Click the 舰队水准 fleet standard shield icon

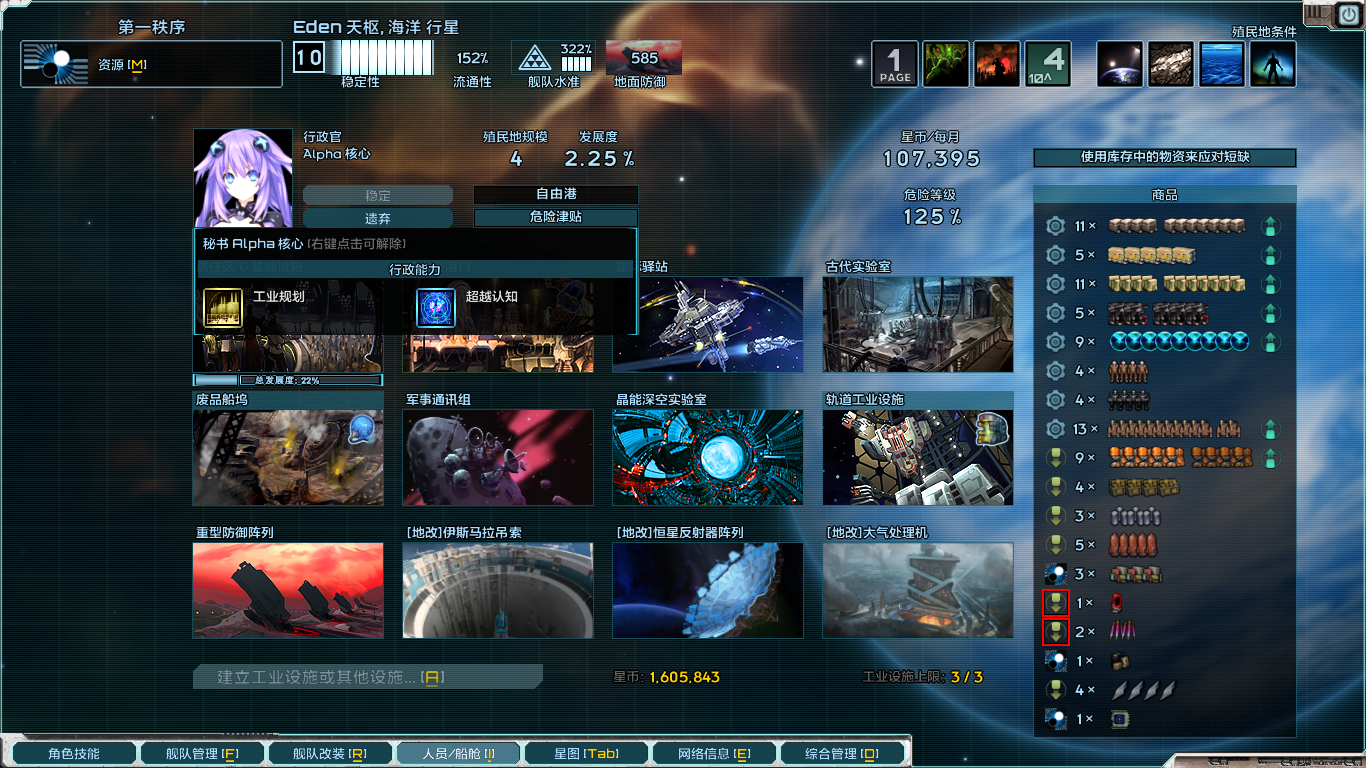pos(536,58)
